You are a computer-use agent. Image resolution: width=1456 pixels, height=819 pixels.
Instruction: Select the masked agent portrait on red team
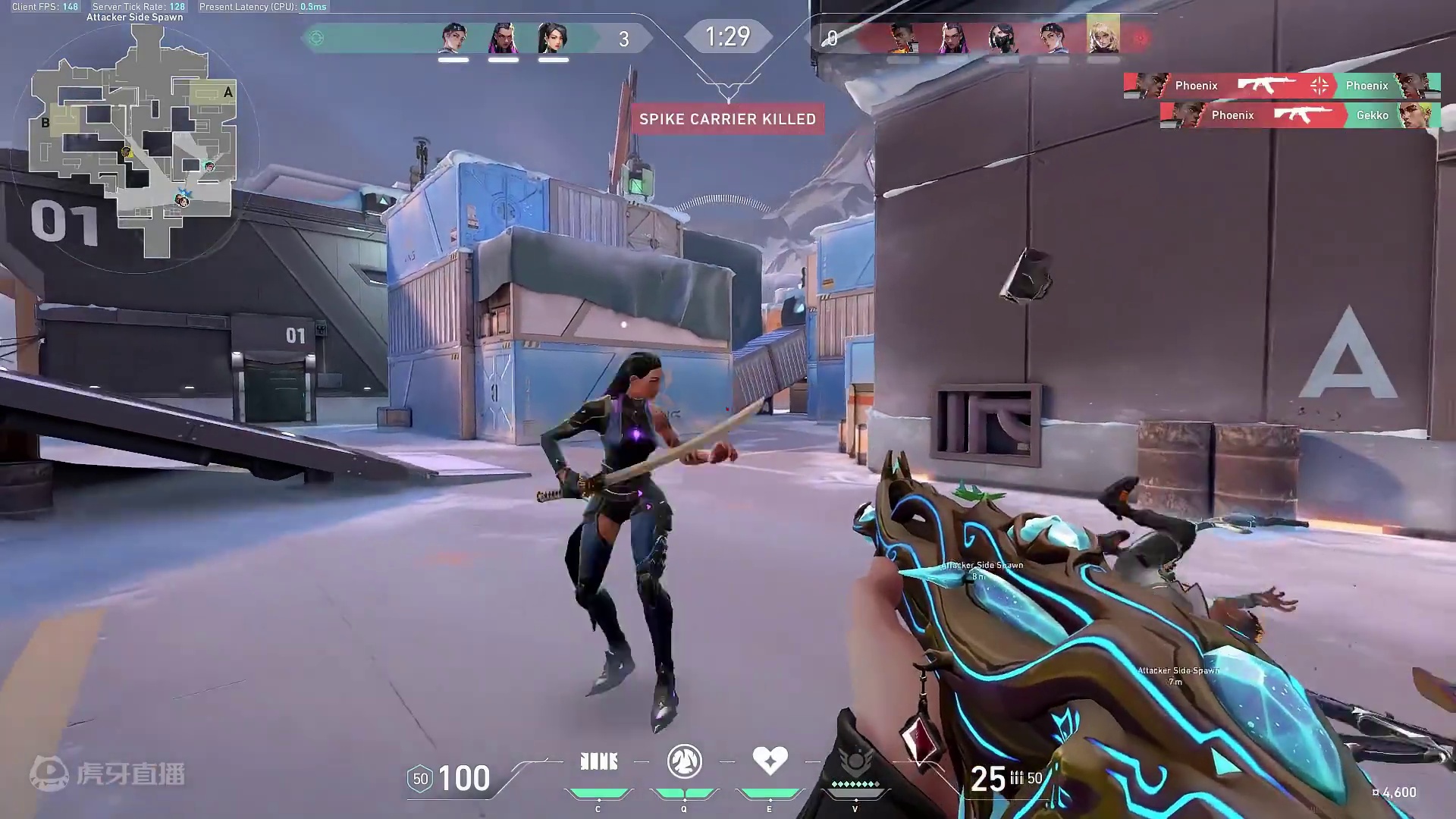pyautogui.click(x=1003, y=36)
